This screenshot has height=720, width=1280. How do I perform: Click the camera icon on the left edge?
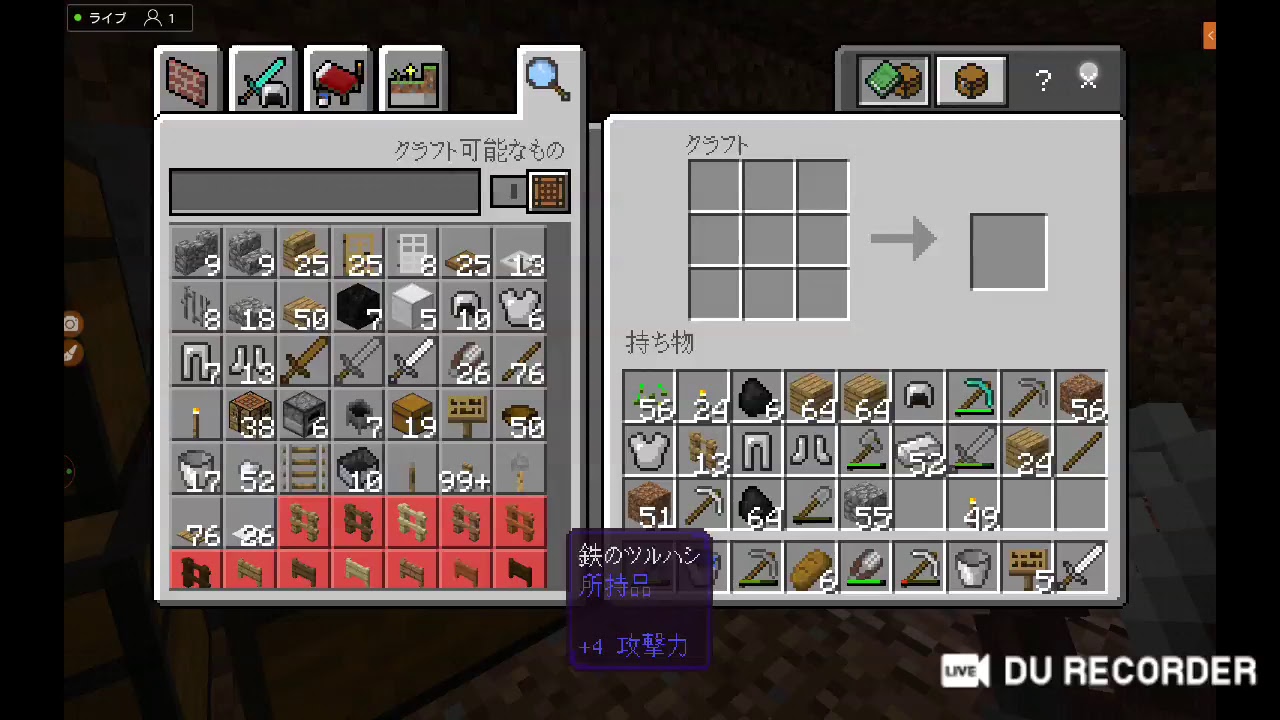coord(70,323)
